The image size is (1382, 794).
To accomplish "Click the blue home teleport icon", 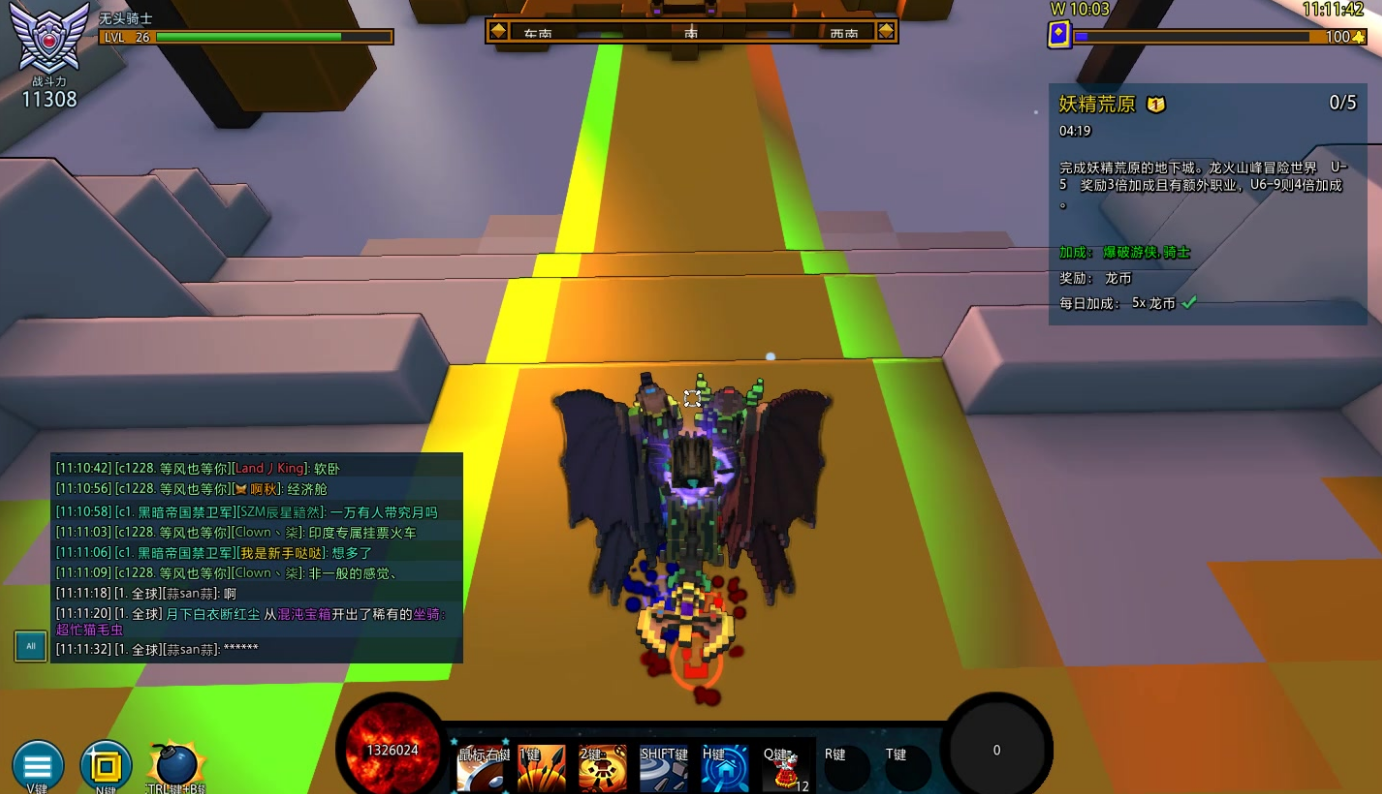I will coord(724,769).
